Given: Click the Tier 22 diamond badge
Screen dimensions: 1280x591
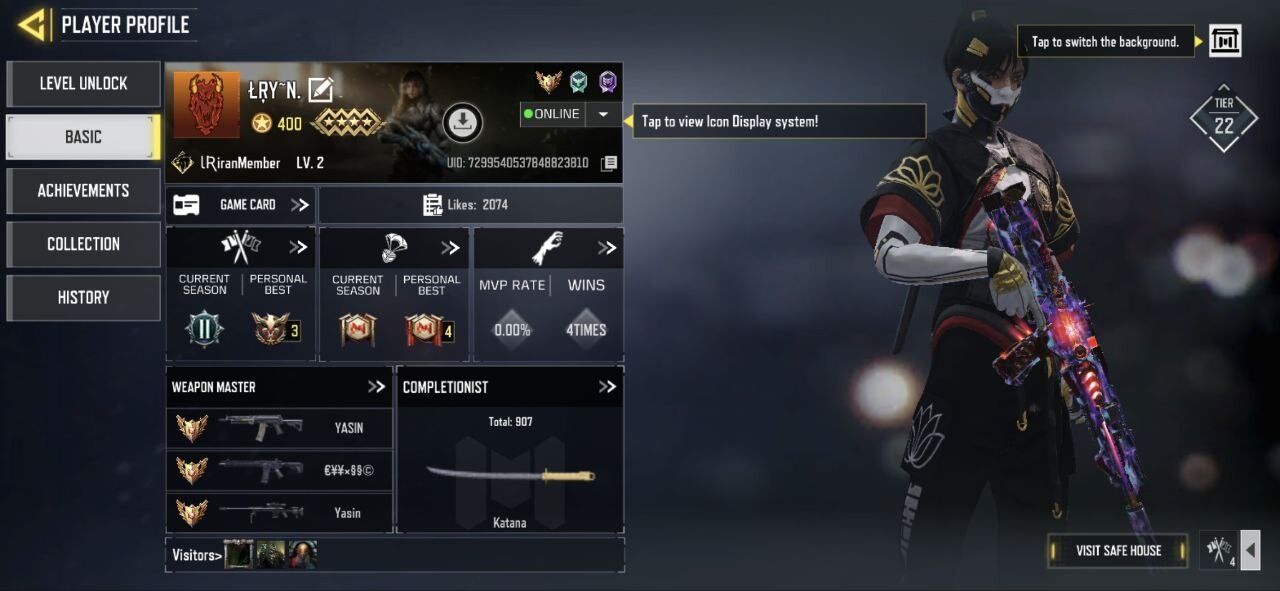Looking at the screenshot, I should tap(1223, 119).
